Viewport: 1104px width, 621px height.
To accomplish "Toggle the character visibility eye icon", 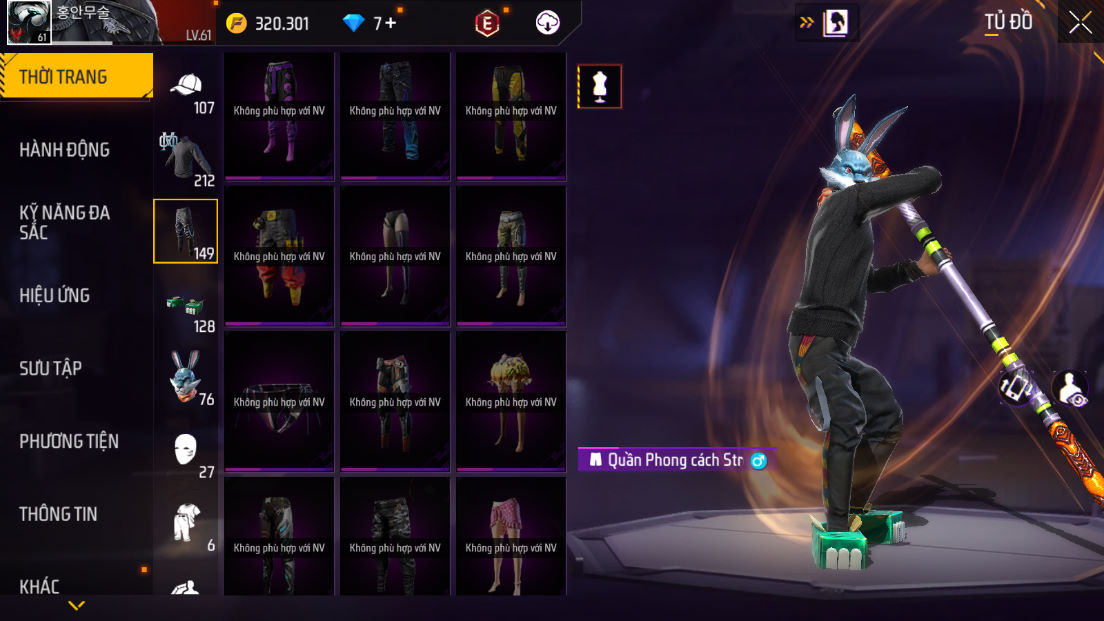I will pos(1071,389).
